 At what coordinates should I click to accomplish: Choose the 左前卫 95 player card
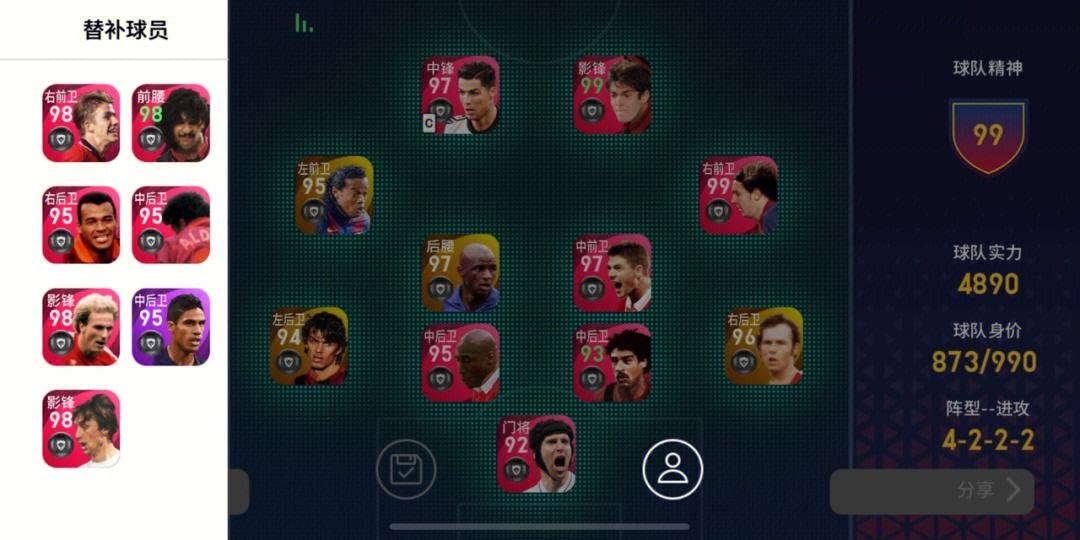tap(334, 195)
